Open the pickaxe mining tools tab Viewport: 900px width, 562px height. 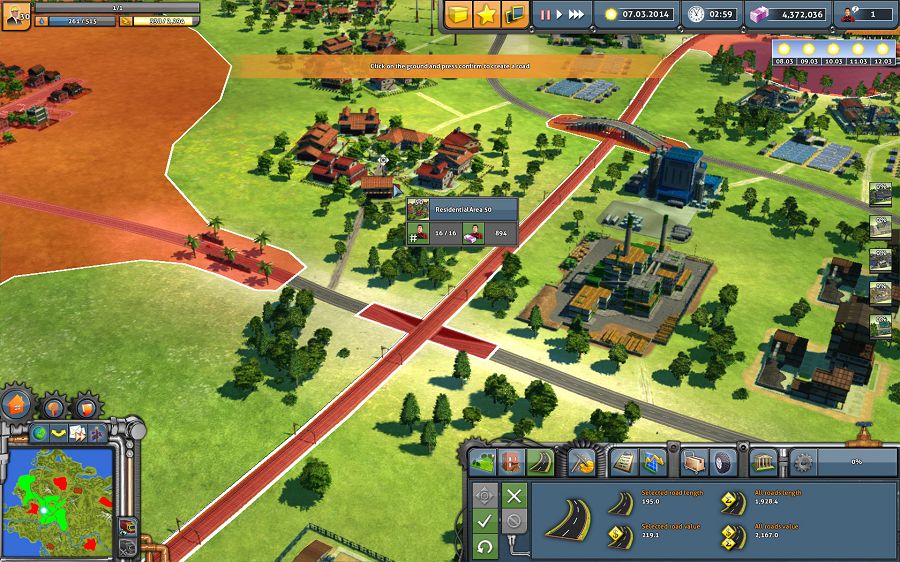tap(583, 462)
